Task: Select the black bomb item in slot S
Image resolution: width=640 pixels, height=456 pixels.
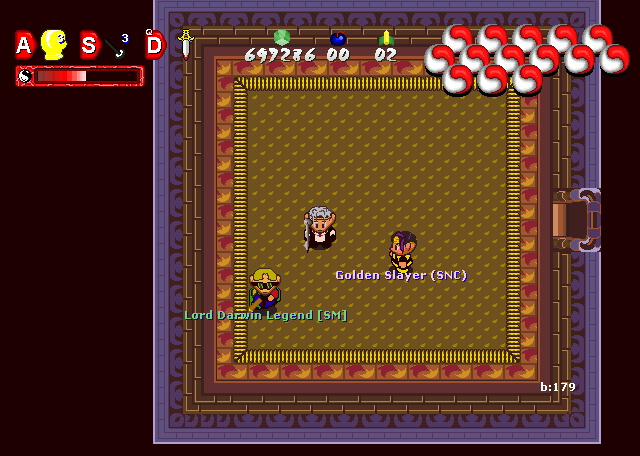Action: pyautogui.click(x=119, y=45)
